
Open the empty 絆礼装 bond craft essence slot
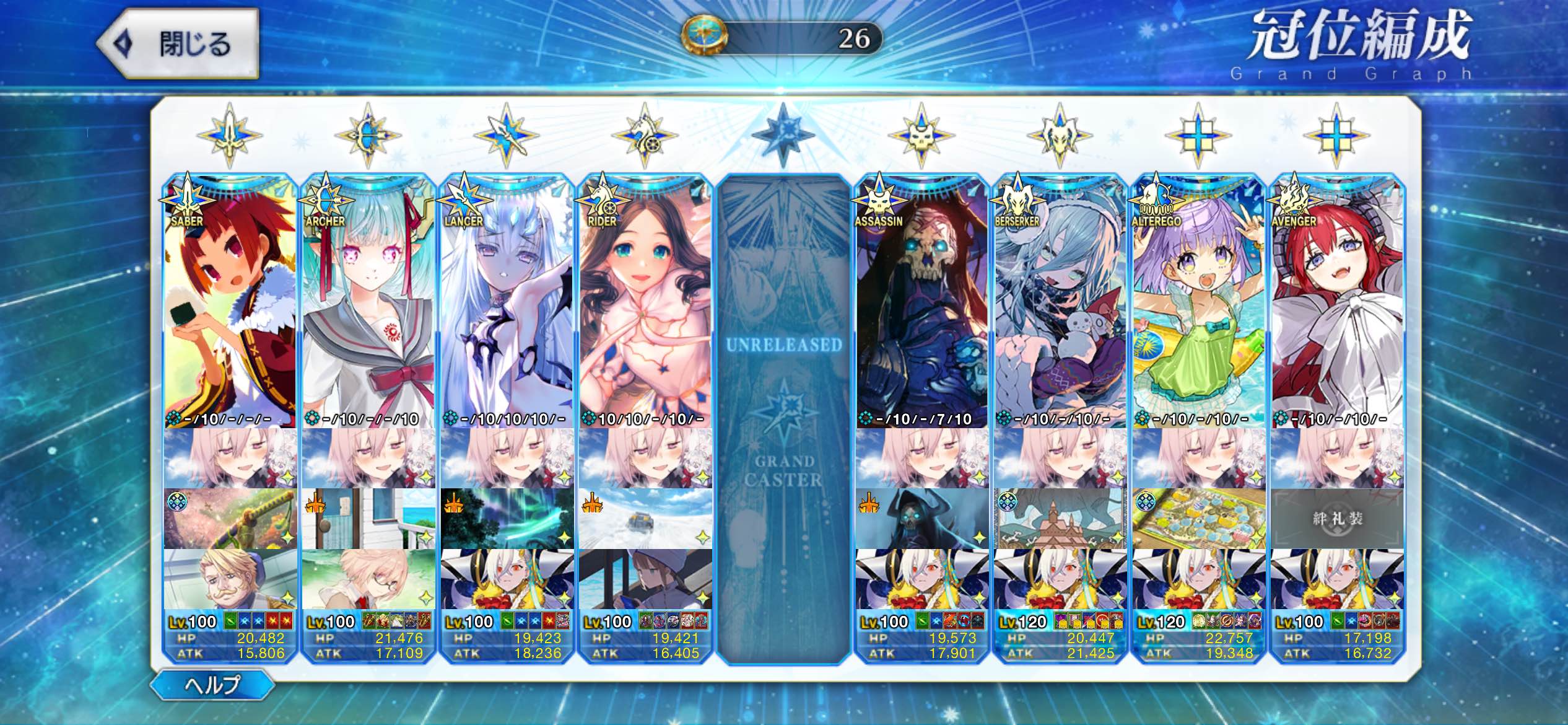(1337, 518)
